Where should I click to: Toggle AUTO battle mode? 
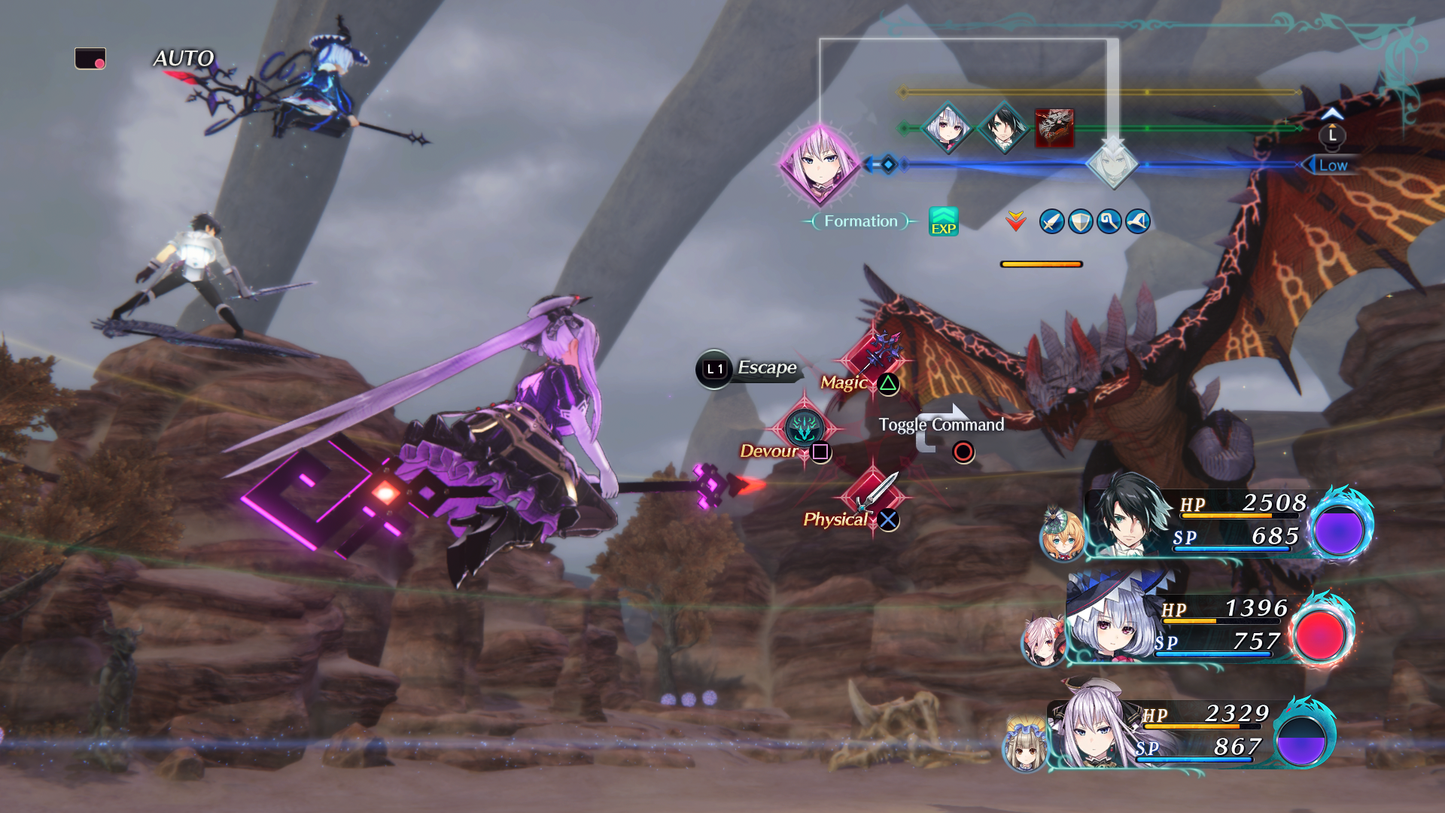coord(183,59)
